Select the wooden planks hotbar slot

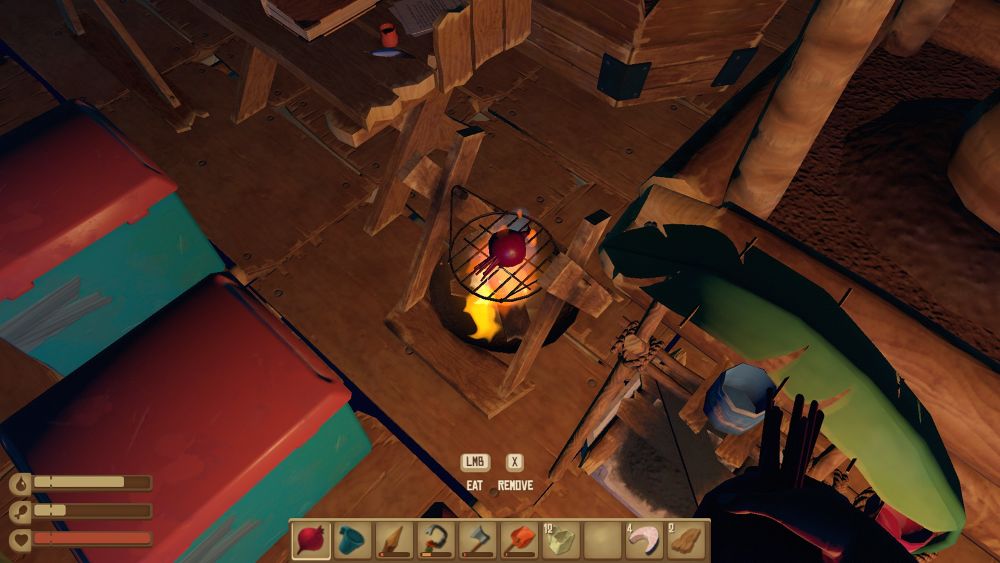click(x=686, y=541)
